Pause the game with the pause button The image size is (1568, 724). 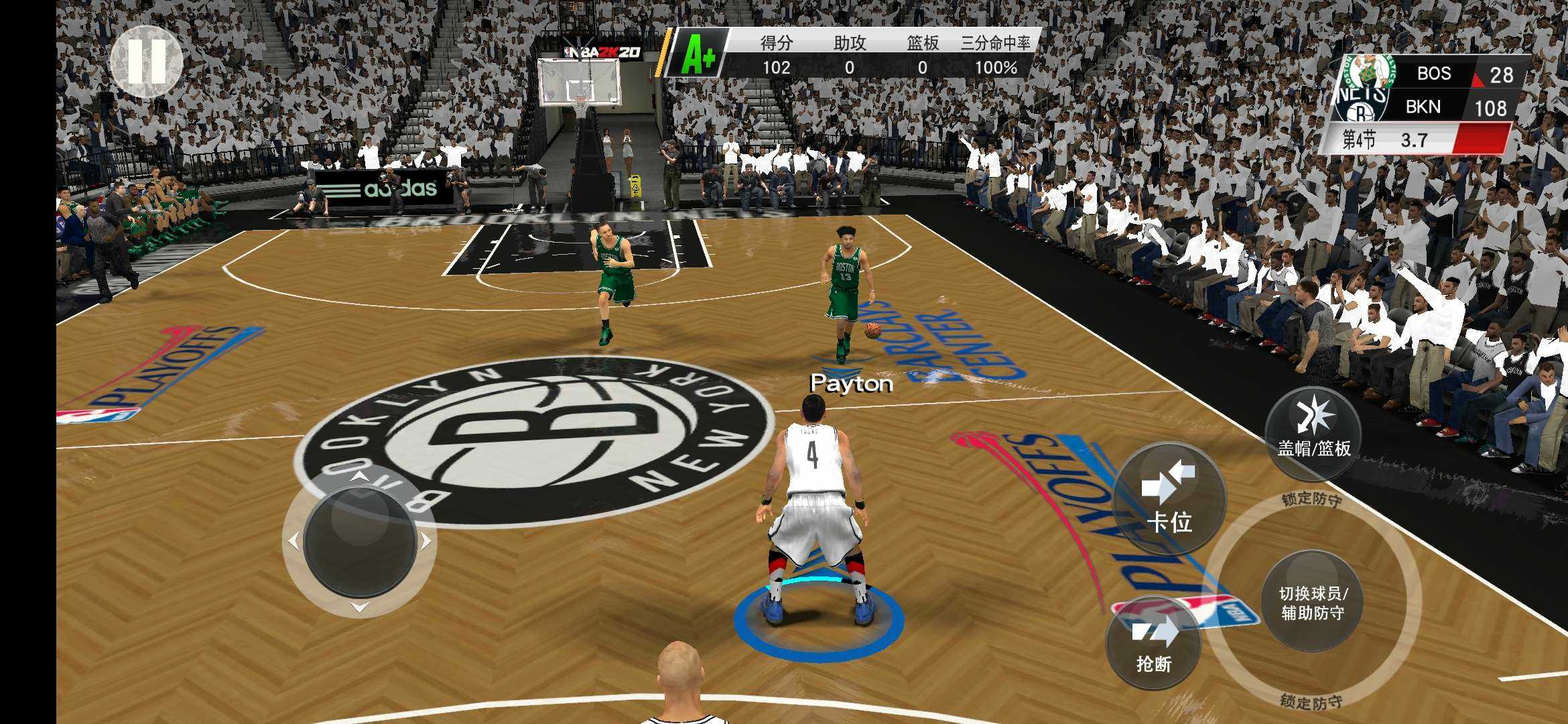coord(146,62)
